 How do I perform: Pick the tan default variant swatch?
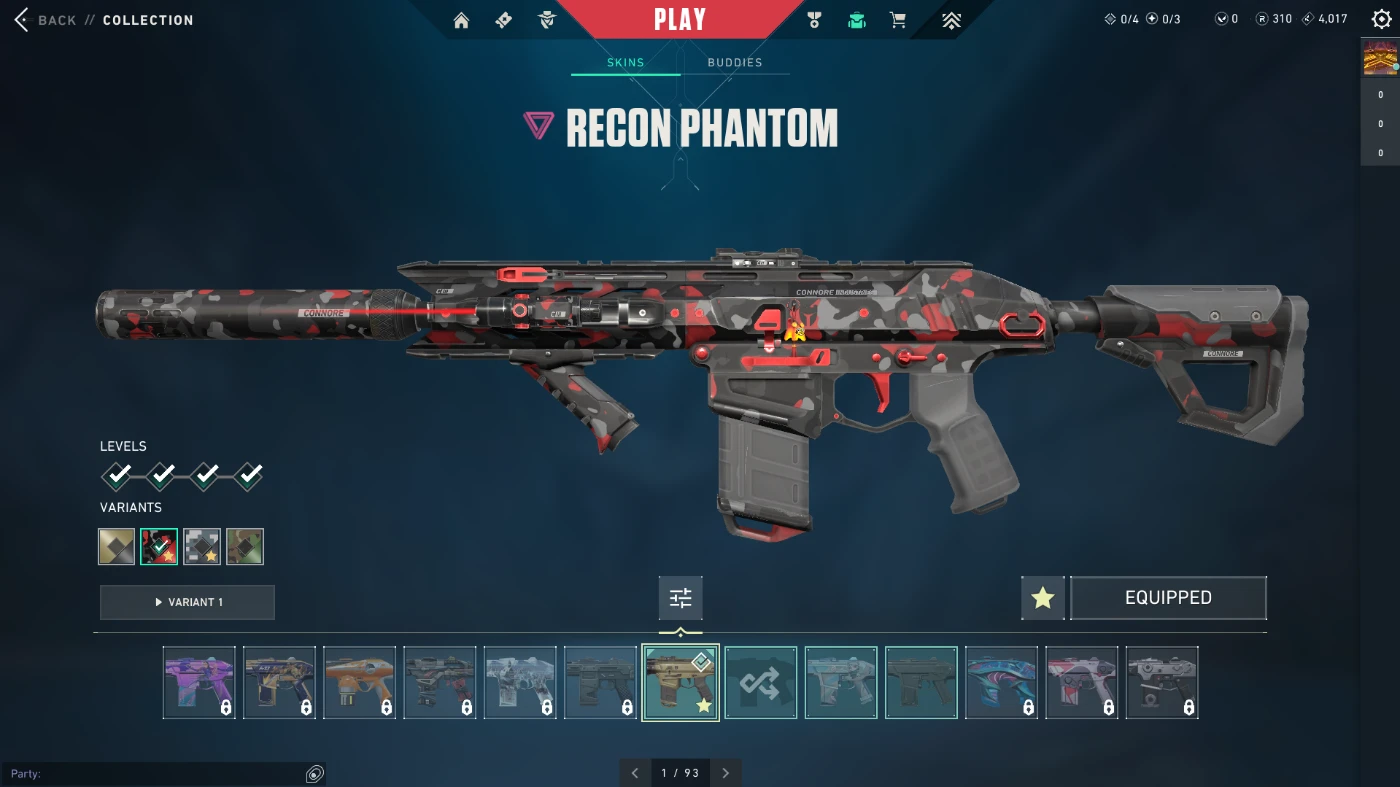pyautogui.click(x=117, y=547)
